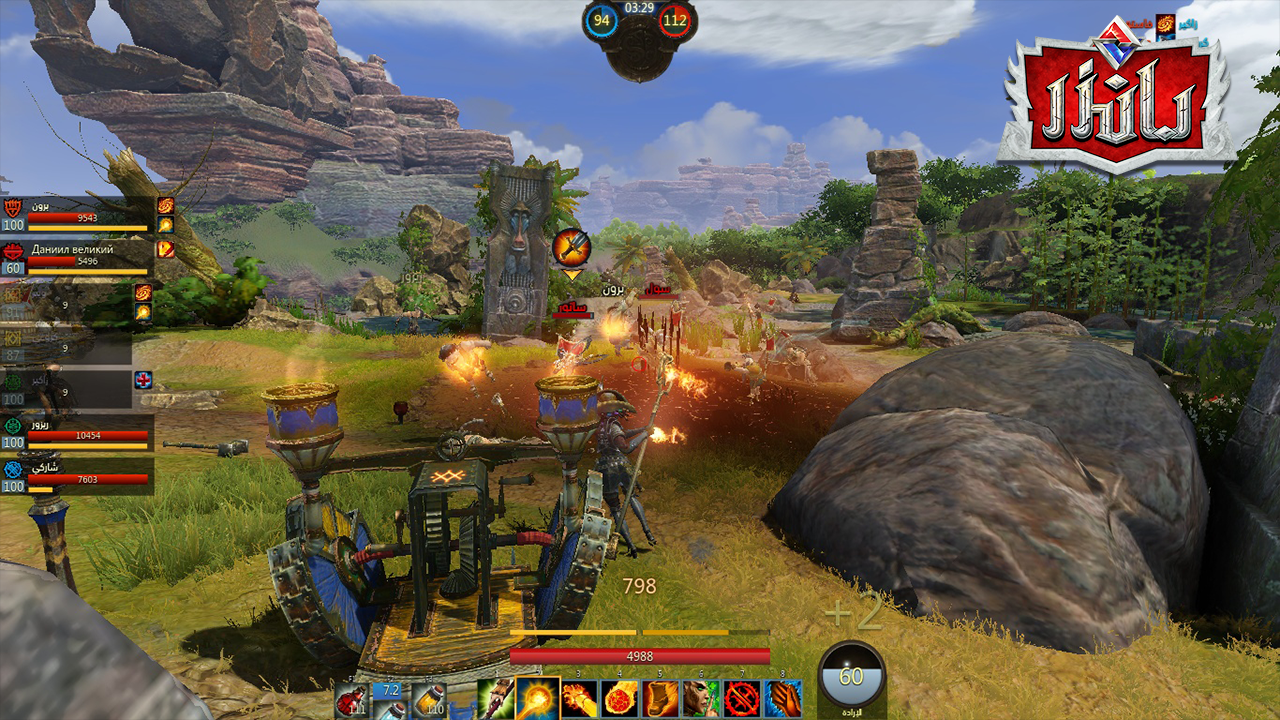The height and width of the screenshot is (720, 1280).
Task: Select Даниил великий in the team list
Action: [x=78, y=257]
